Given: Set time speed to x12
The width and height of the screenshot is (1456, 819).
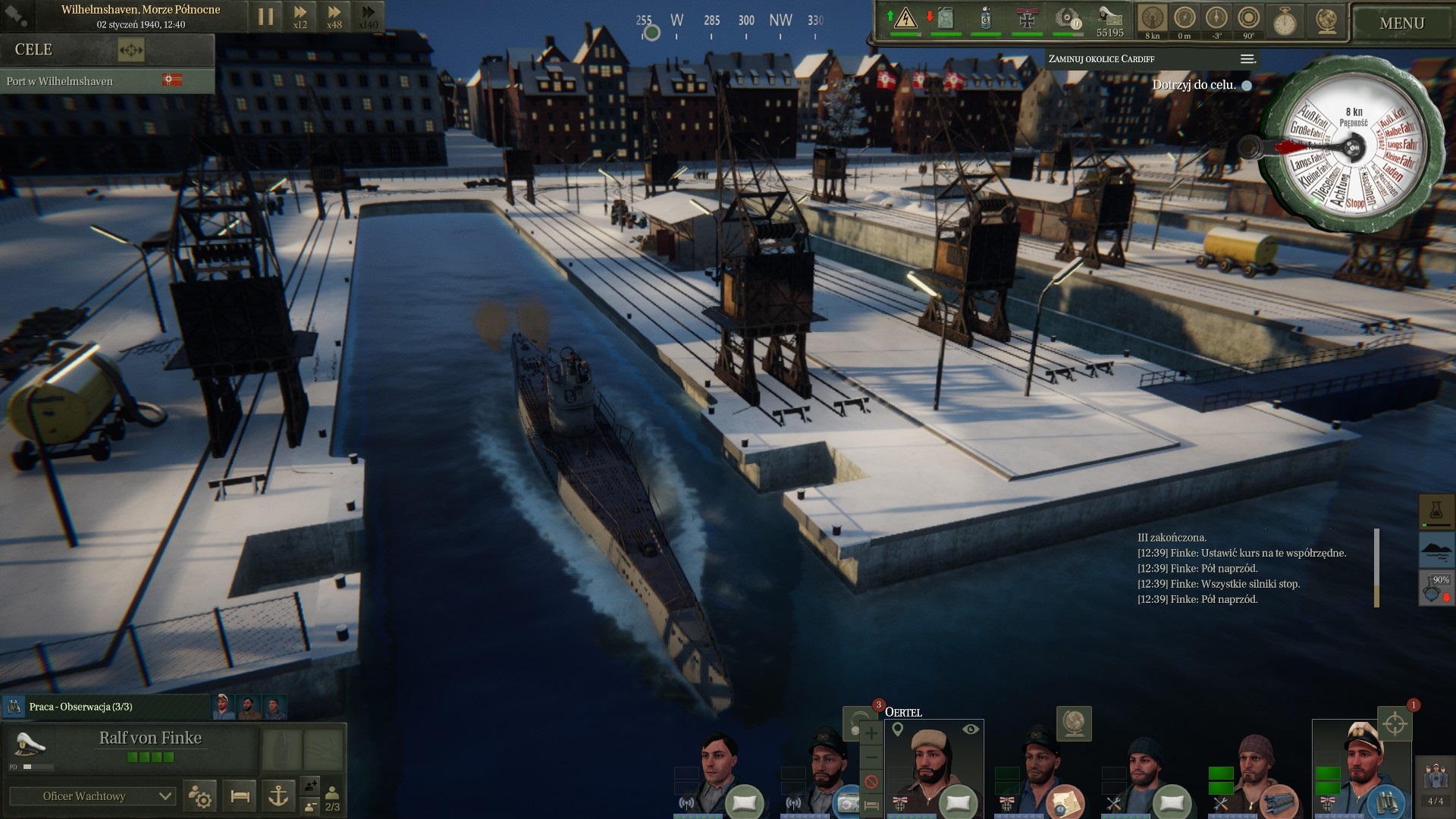Looking at the screenshot, I should [x=300, y=17].
